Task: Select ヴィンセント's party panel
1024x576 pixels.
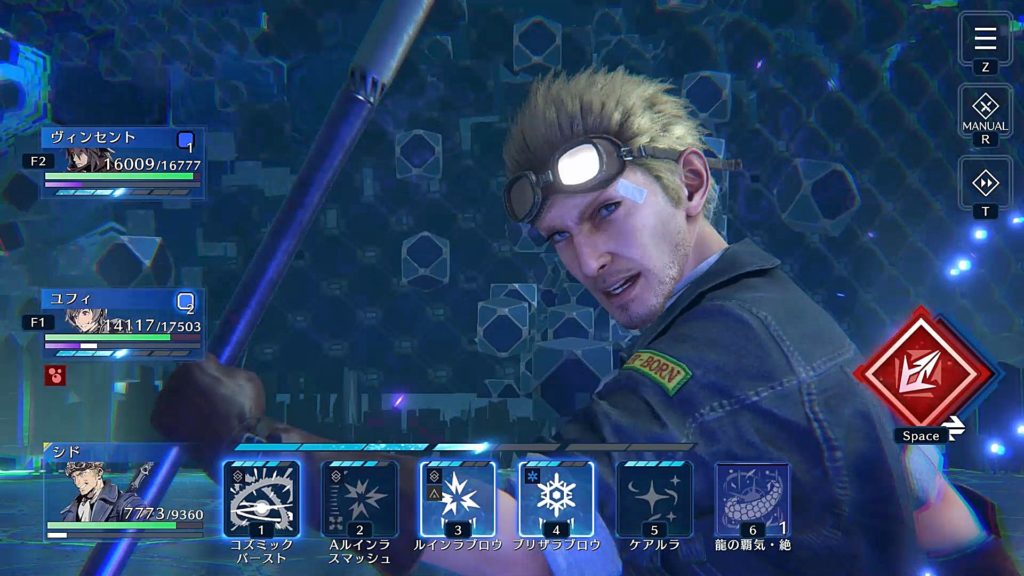Action: [122, 160]
